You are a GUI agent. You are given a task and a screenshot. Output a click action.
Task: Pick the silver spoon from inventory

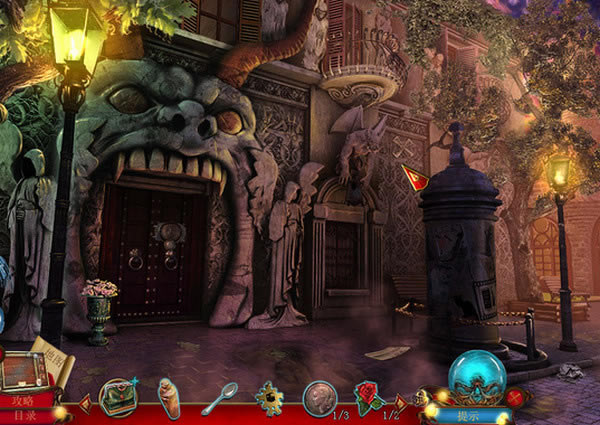point(219,397)
